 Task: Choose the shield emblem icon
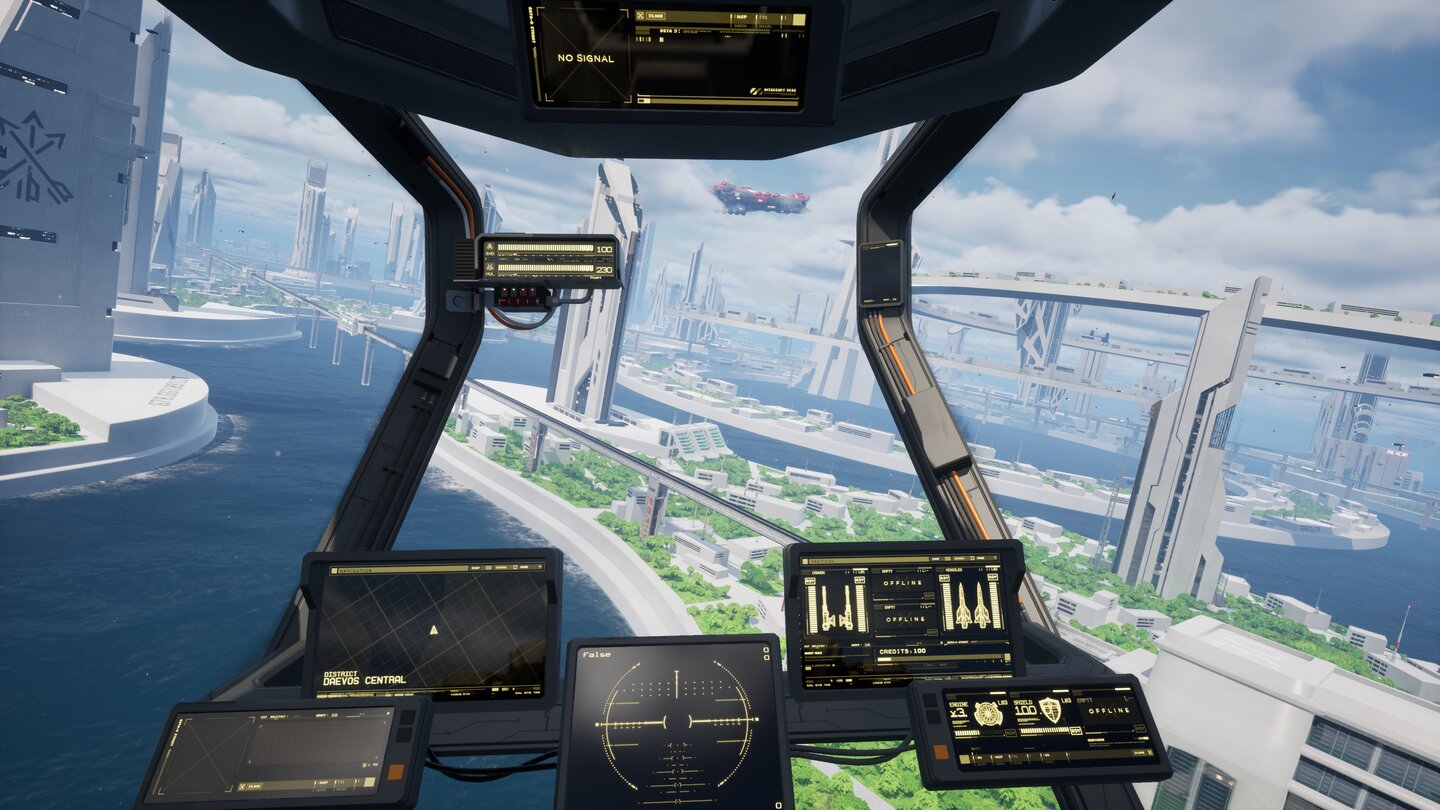point(1050,710)
